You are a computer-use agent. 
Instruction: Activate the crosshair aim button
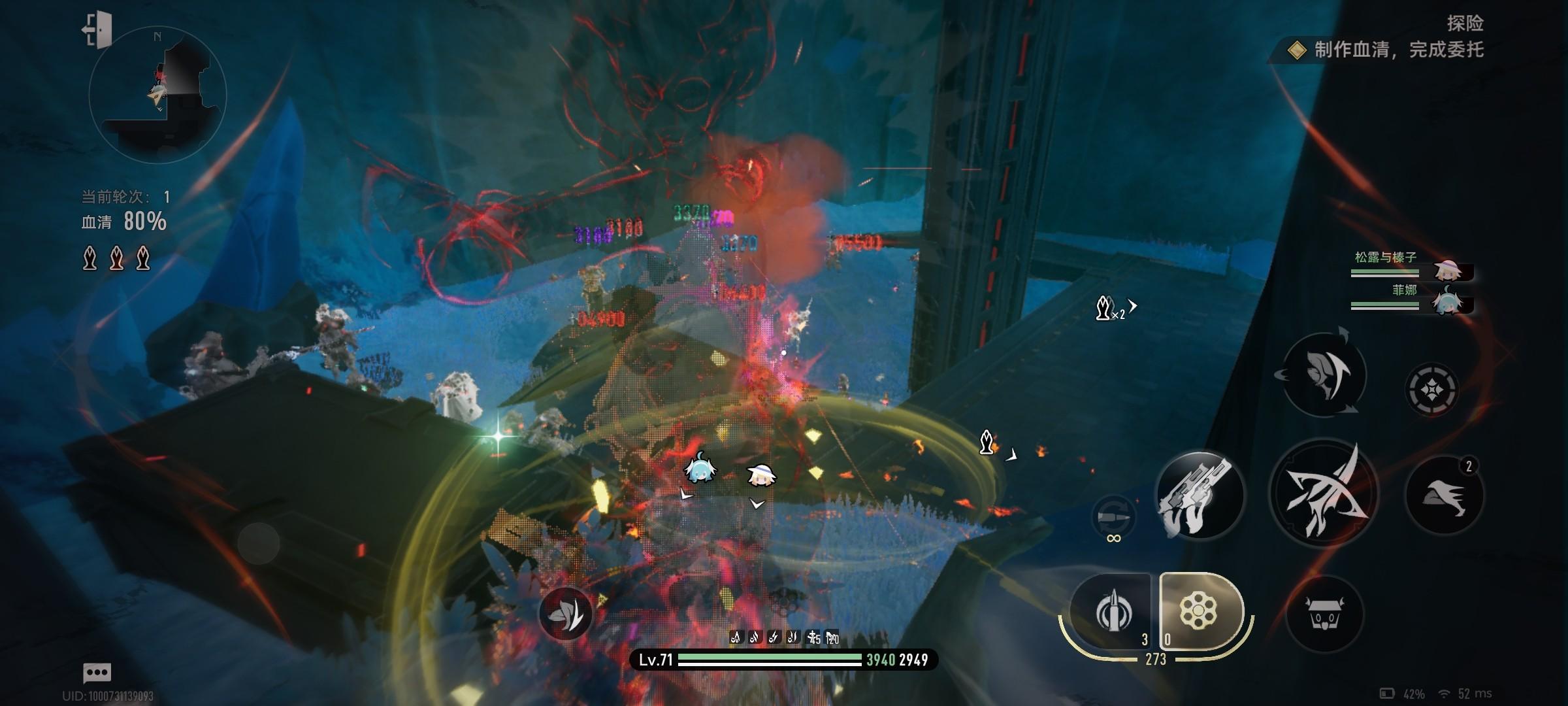(1431, 390)
